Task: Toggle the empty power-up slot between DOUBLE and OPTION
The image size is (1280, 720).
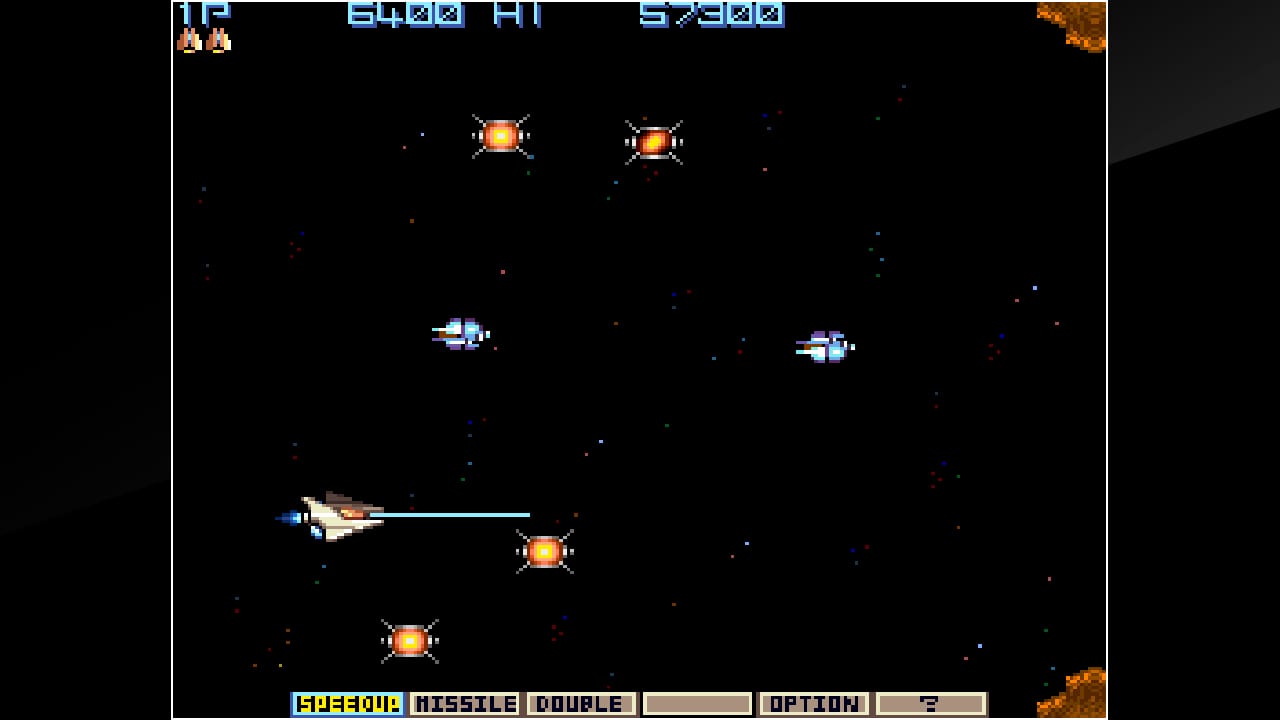Action: click(x=696, y=703)
